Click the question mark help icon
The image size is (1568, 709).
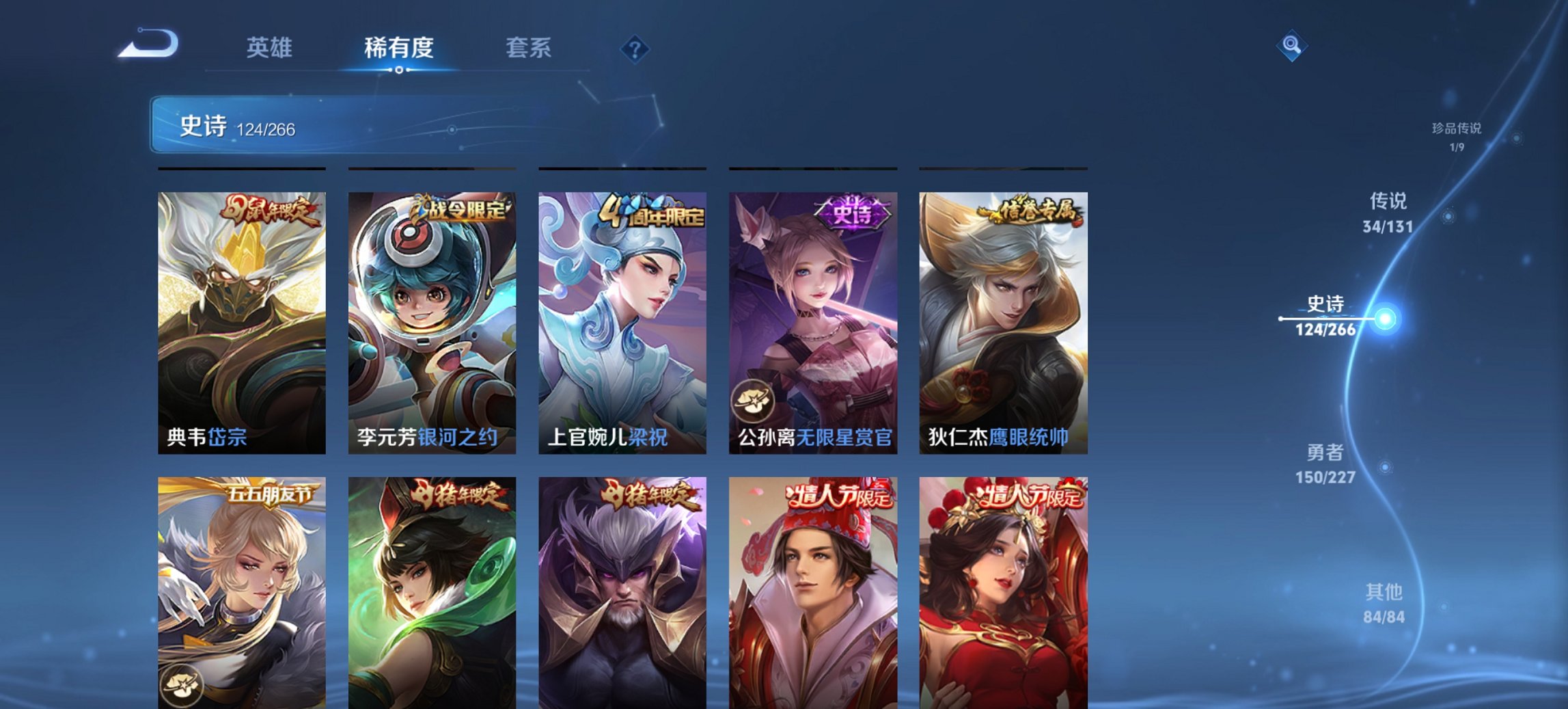tap(634, 48)
